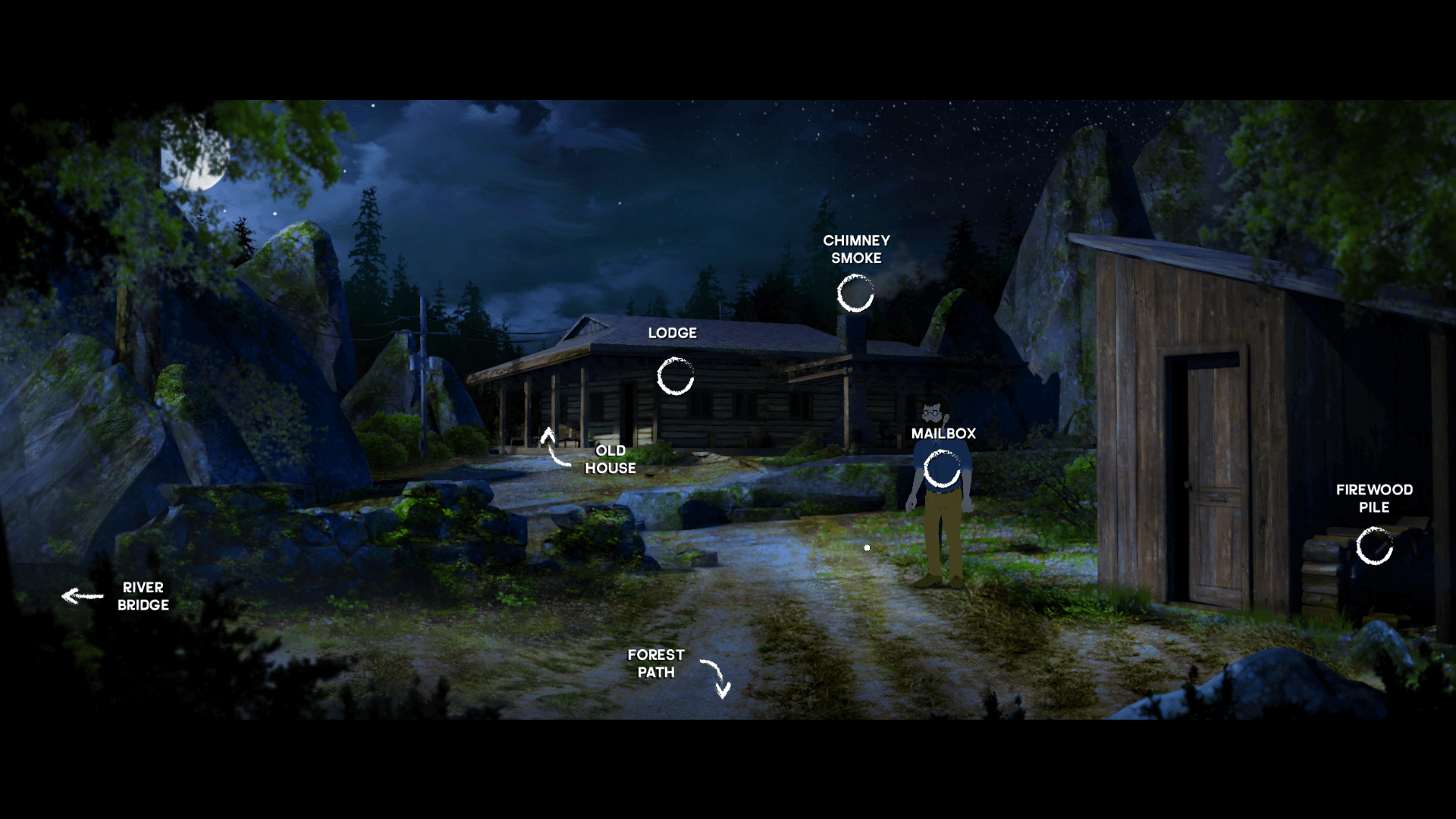The width and height of the screenshot is (1456, 819).
Task: Head to the Old House exit arrow
Action: (x=554, y=447)
